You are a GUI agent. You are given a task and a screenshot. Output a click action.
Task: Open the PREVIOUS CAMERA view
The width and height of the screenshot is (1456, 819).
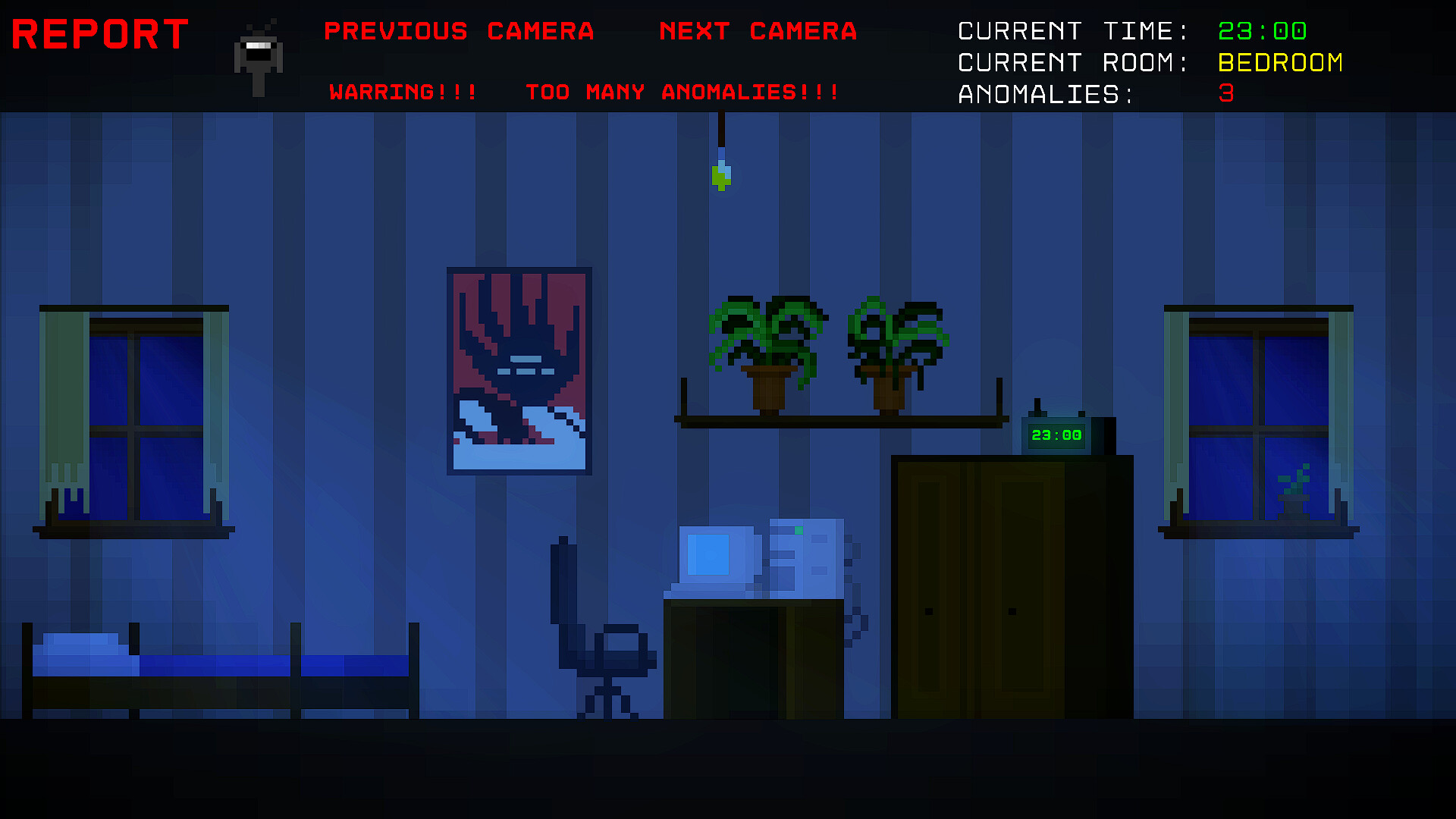459,32
